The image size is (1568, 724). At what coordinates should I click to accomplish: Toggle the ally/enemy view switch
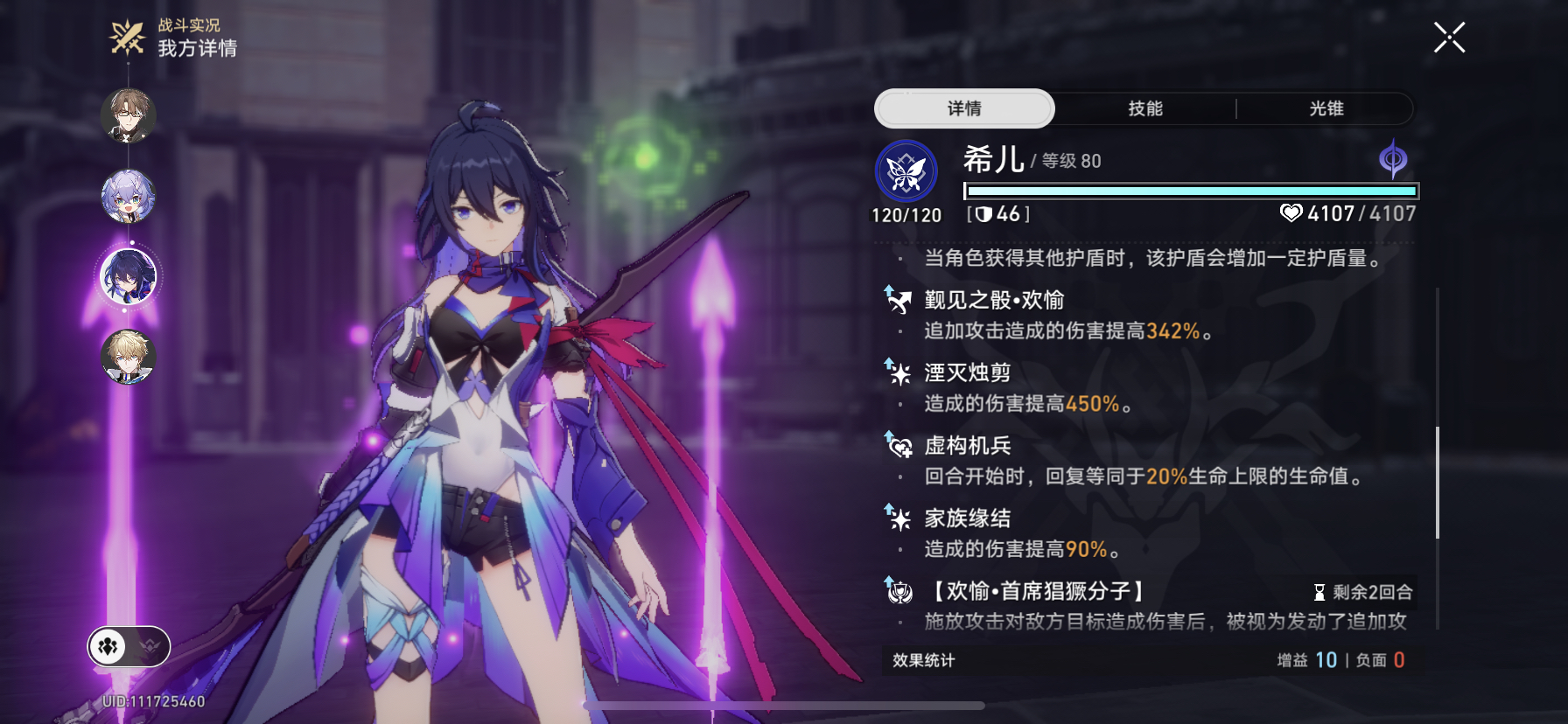click(x=129, y=647)
